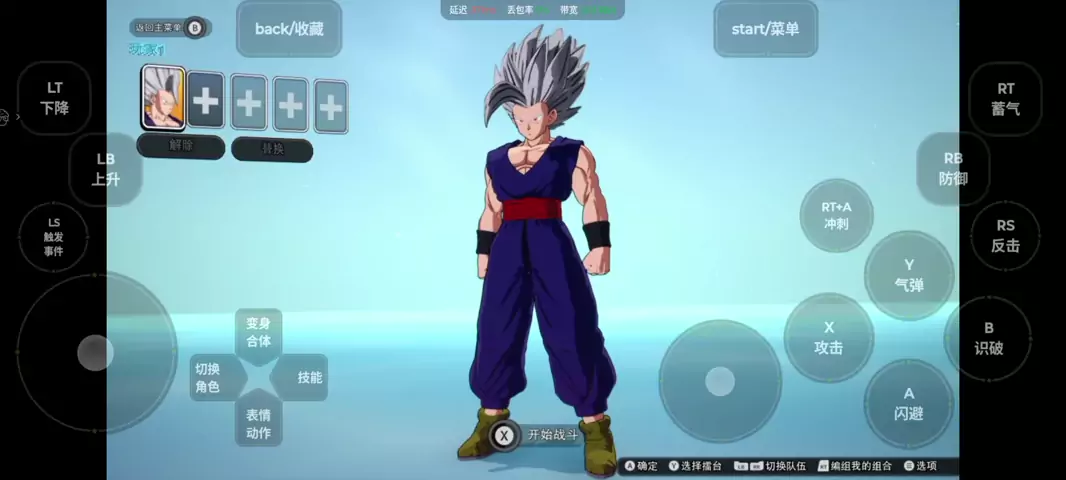The width and height of the screenshot is (1066, 480).
Task: Tap the LS 触发事件 virtual button
Action: [x=53, y=236]
